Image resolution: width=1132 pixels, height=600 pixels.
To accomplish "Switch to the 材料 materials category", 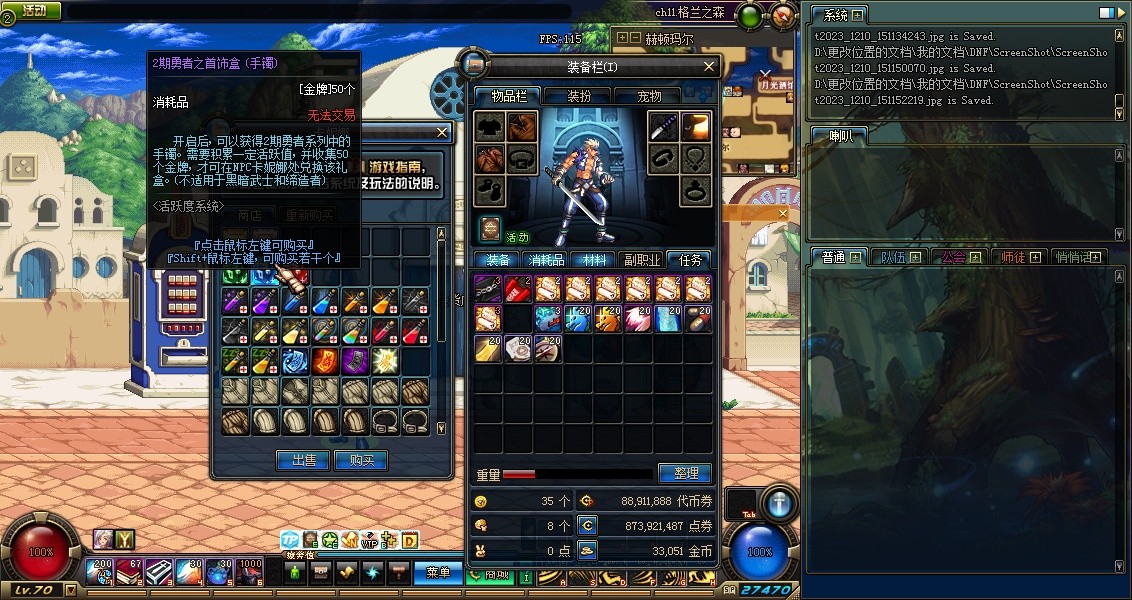I will (x=593, y=260).
